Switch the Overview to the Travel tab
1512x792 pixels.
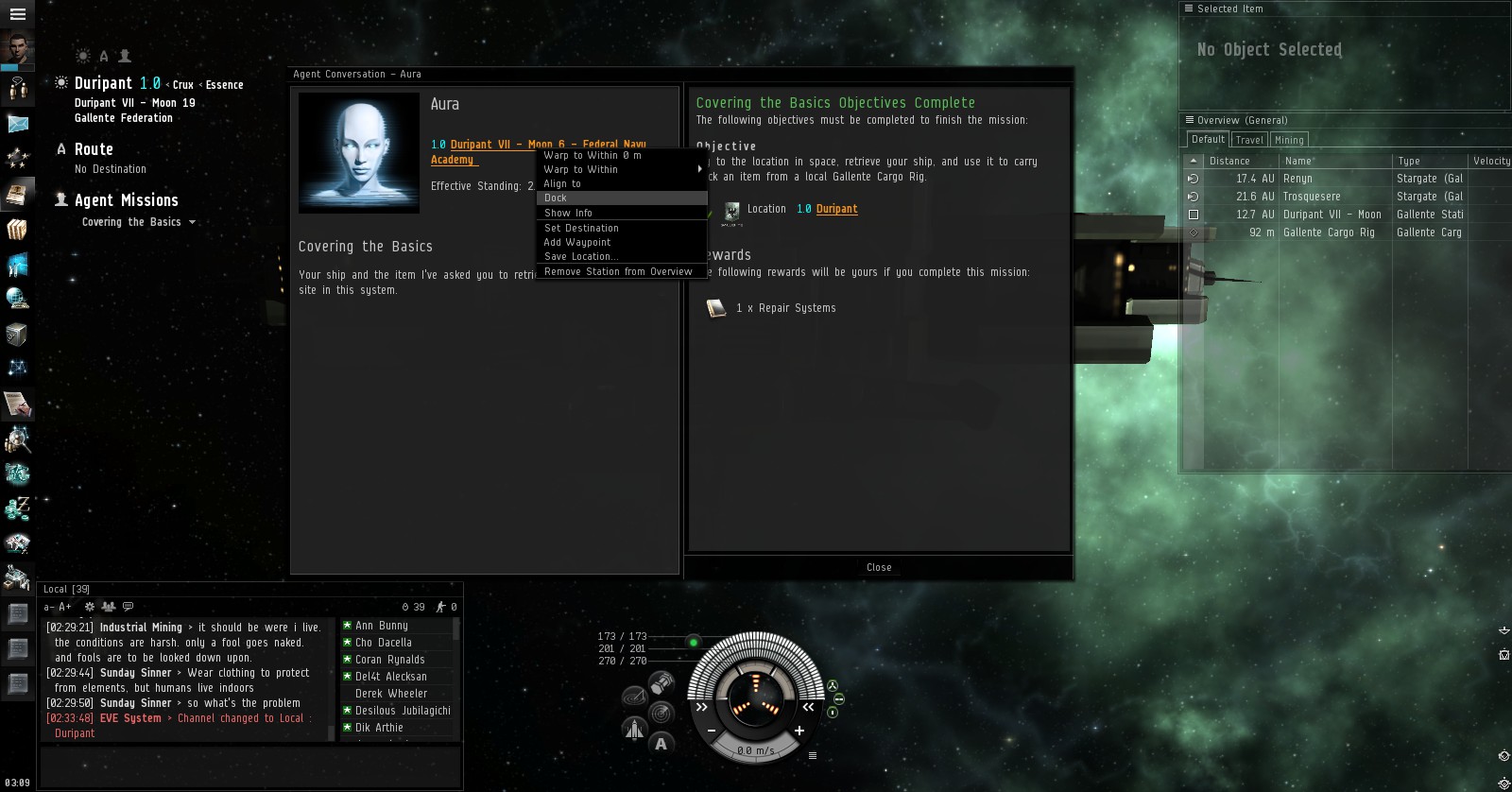(1248, 139)
